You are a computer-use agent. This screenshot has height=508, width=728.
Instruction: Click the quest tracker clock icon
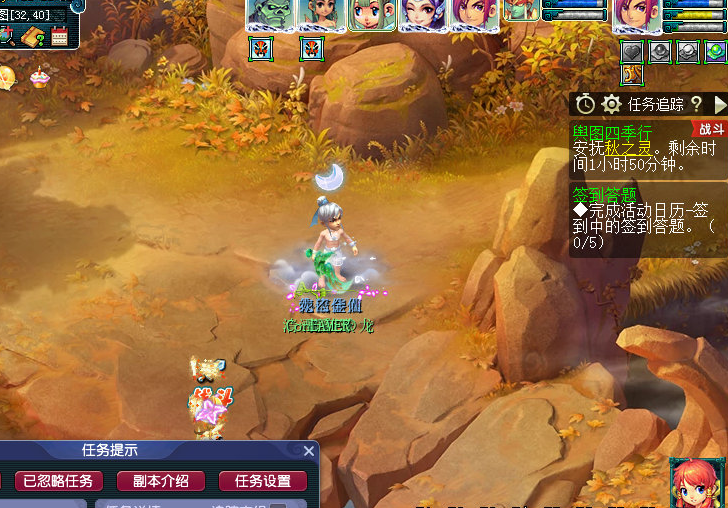coord(585,104)
